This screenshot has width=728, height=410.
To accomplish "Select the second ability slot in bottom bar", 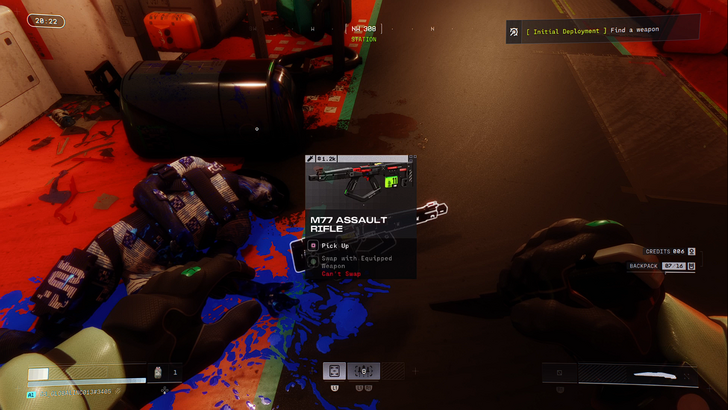I will point(363,370).
